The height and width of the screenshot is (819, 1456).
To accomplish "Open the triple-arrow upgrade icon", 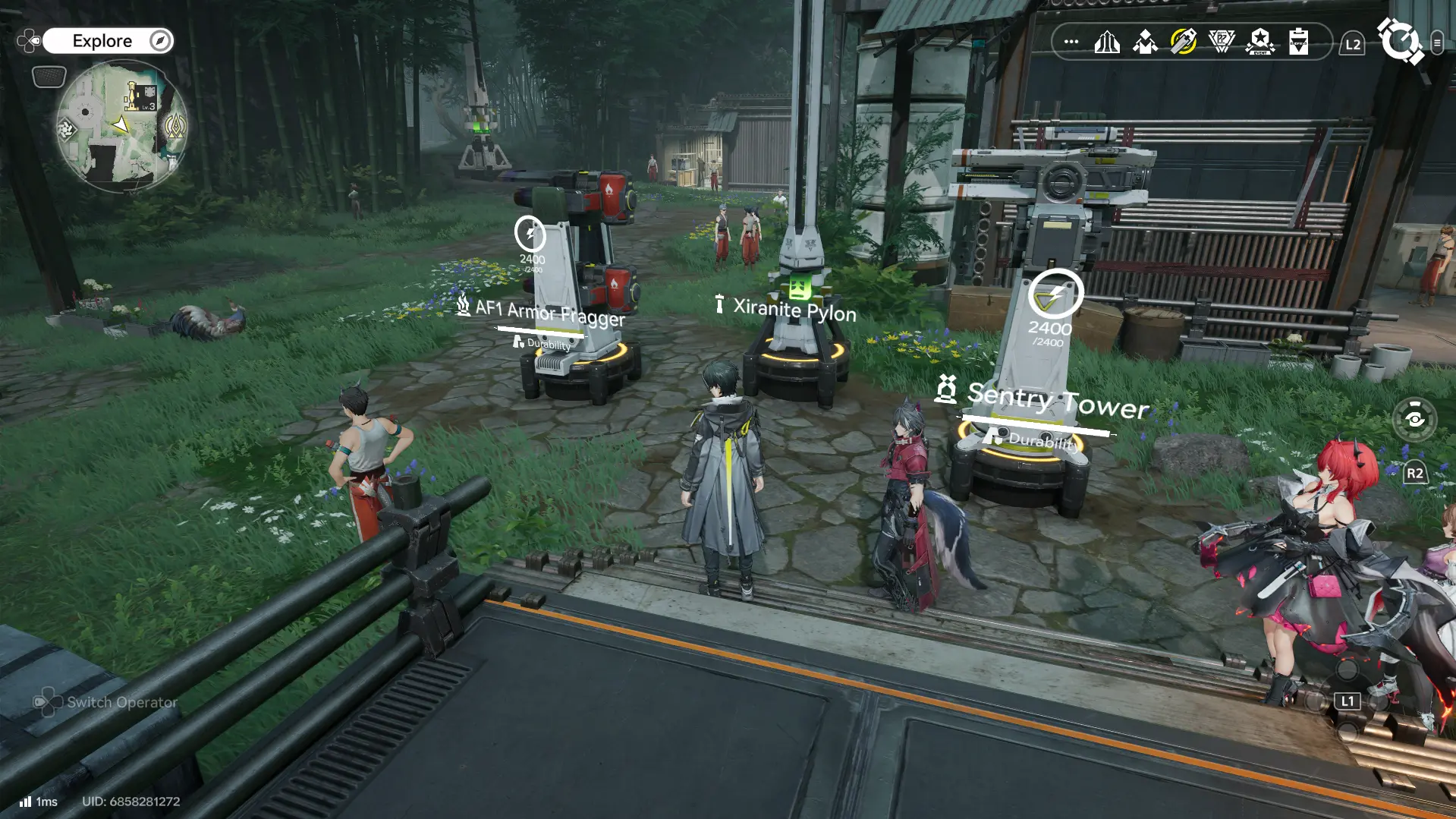I will point(1107,42).
